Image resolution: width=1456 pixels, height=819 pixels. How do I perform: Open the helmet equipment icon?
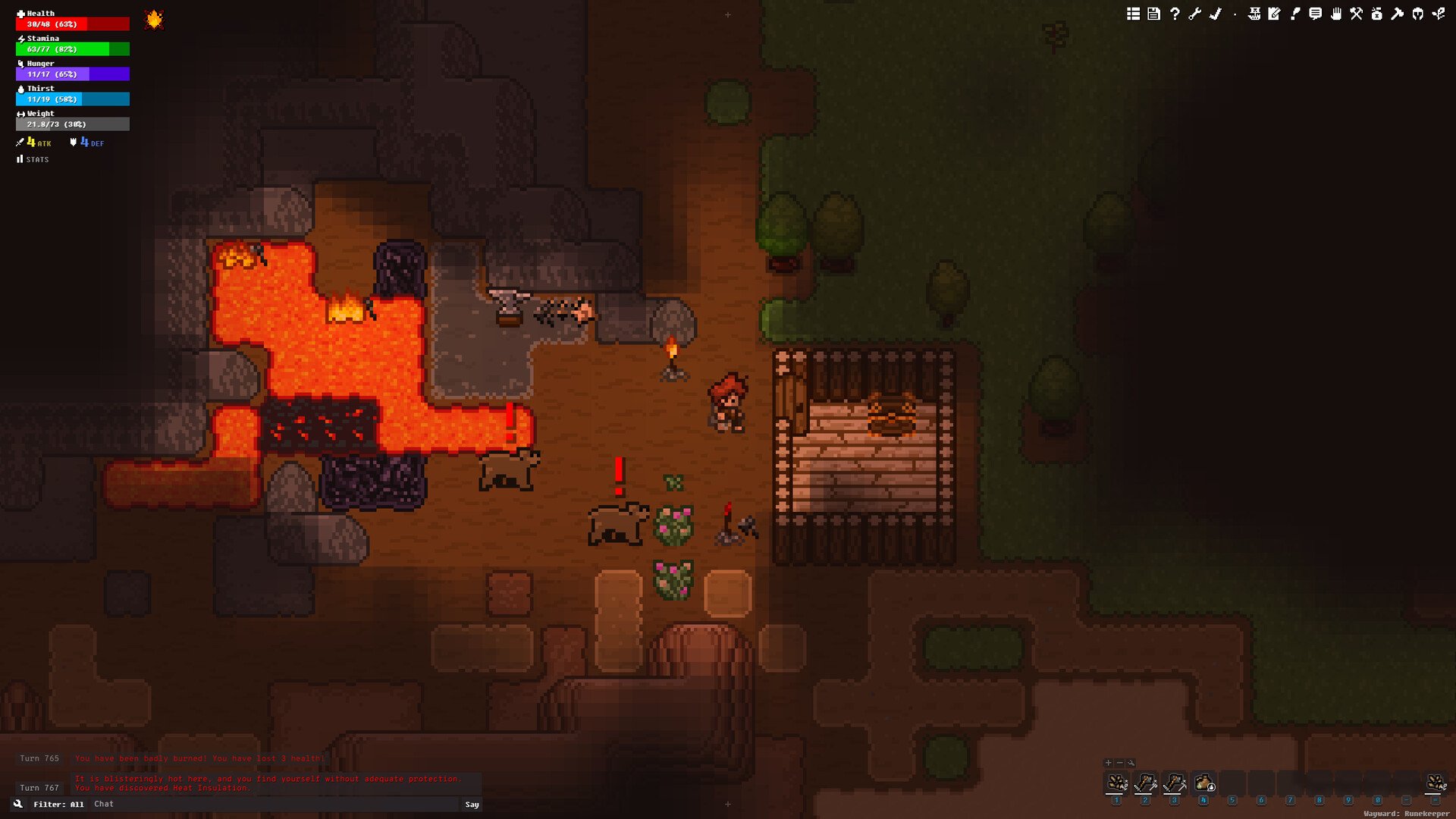[x=1417, y=14]
